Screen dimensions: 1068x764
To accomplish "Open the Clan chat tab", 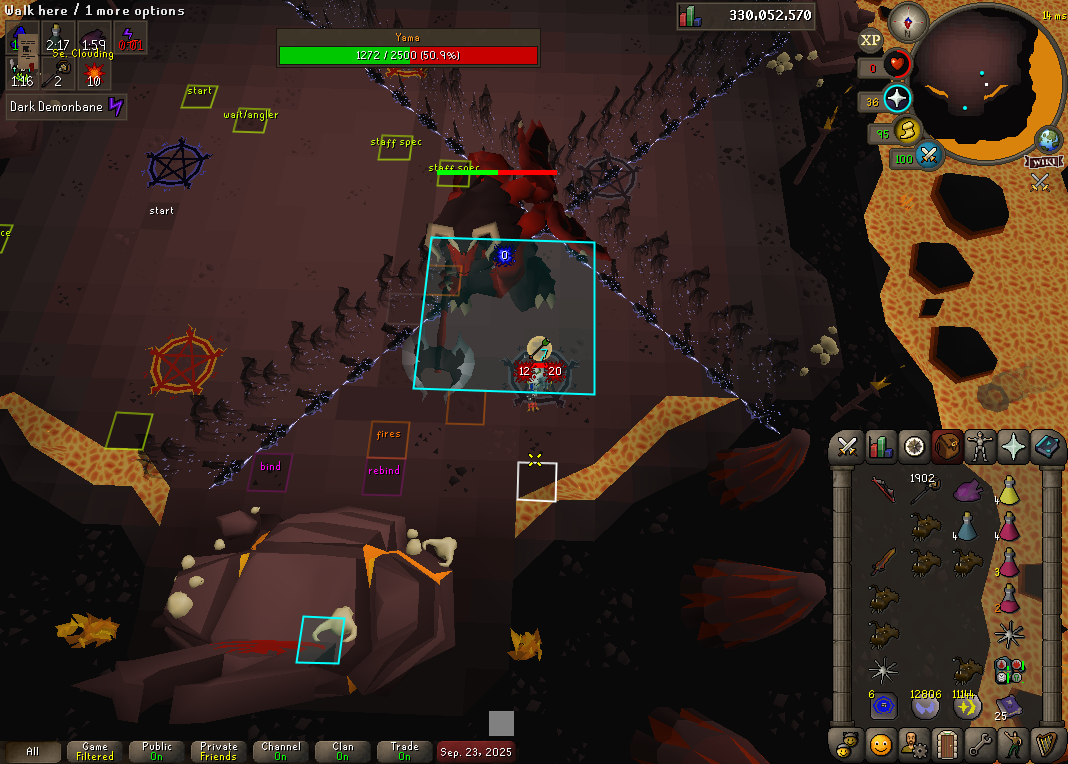I will [x=342, y=751].
